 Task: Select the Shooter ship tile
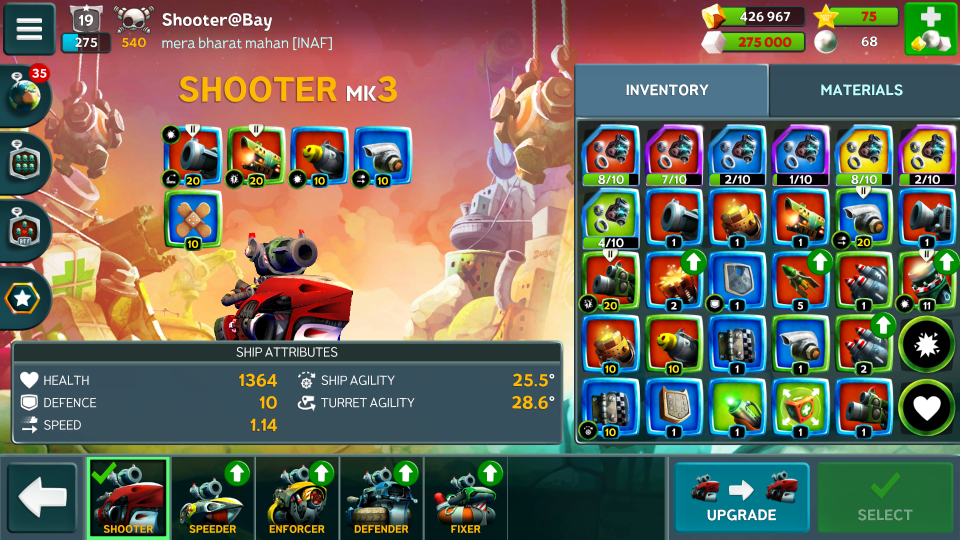coord(128,498)
